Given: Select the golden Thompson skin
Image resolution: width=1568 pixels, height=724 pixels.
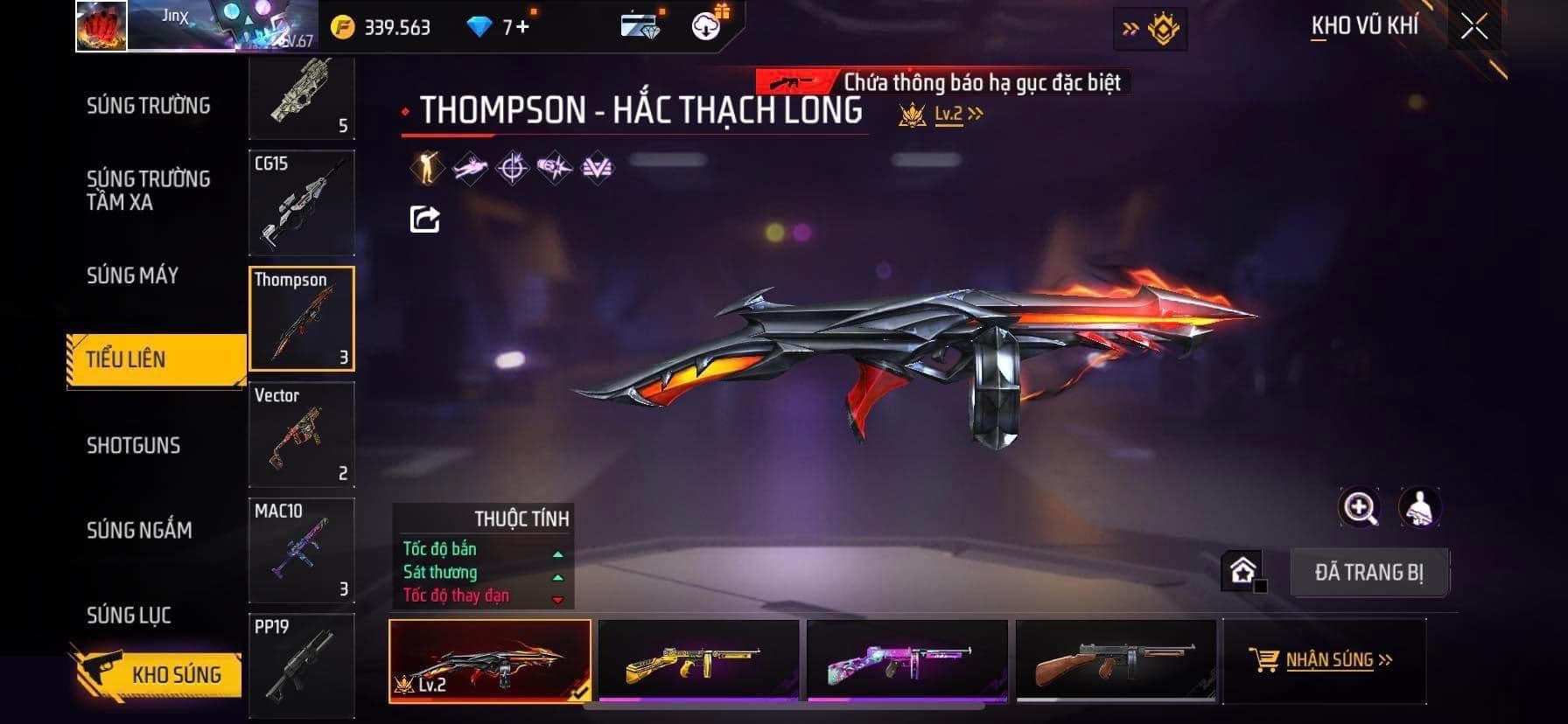Looking at the screenshot, I should coord(698,661).
